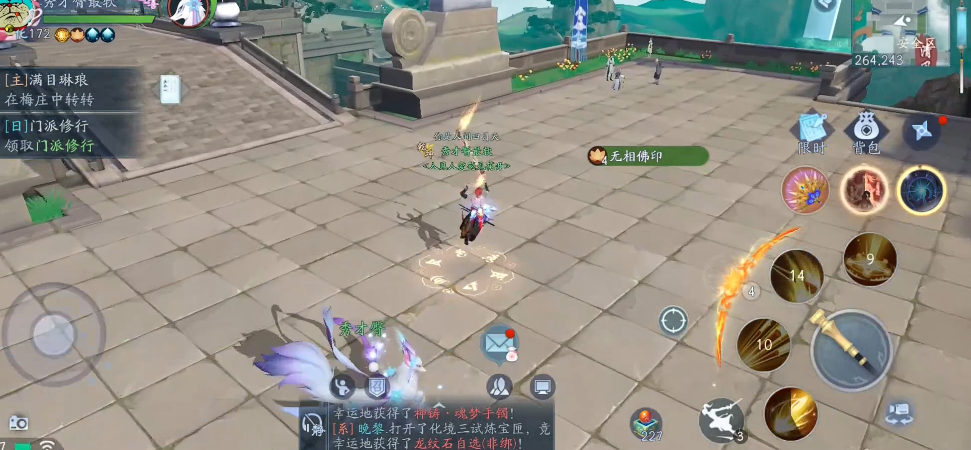Open the mail envelope notification
The width and height of the screenshot is (971, 450).
(x=499, y=343)
